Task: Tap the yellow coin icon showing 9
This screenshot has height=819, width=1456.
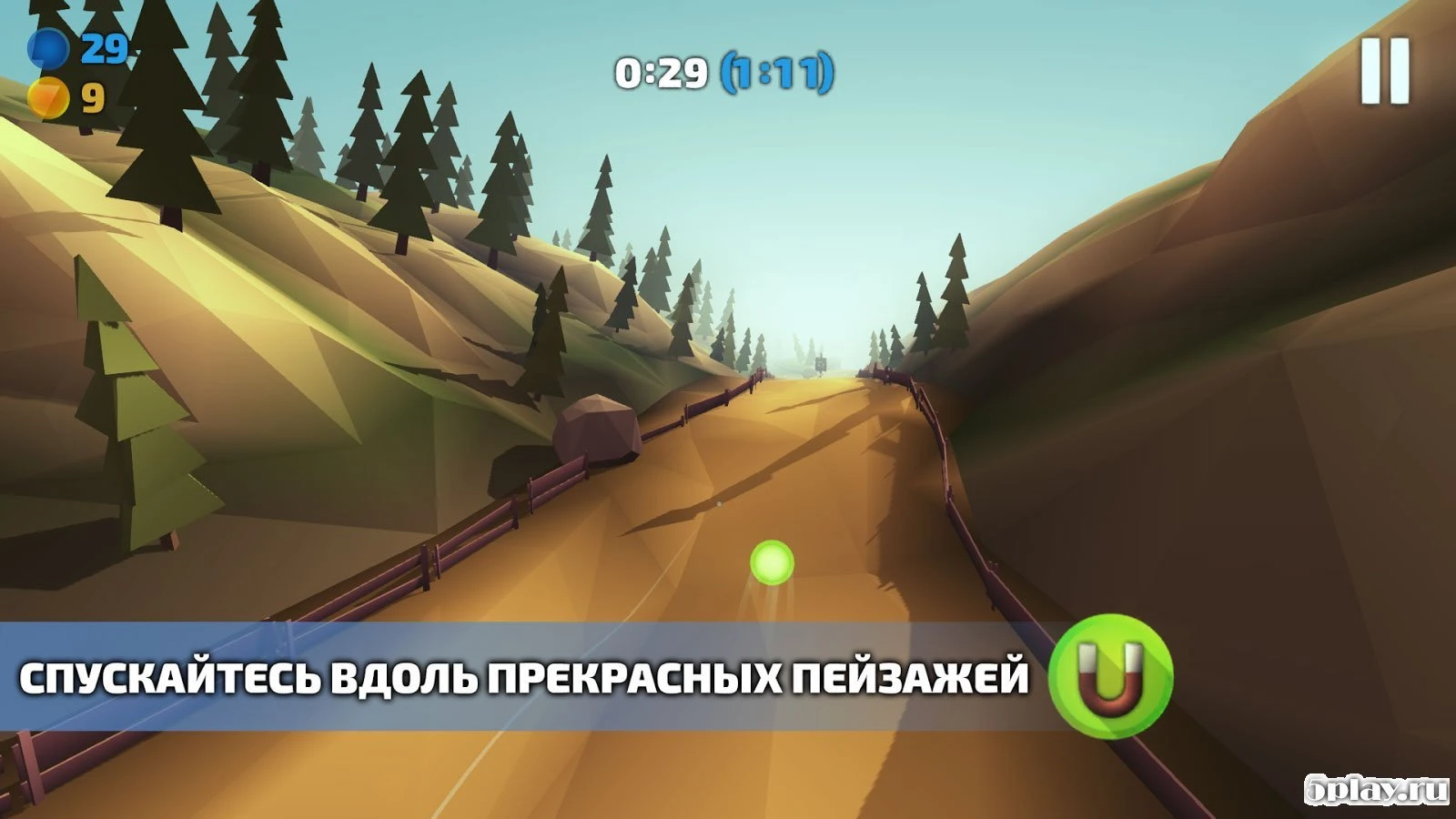Action: click(50, 94)
